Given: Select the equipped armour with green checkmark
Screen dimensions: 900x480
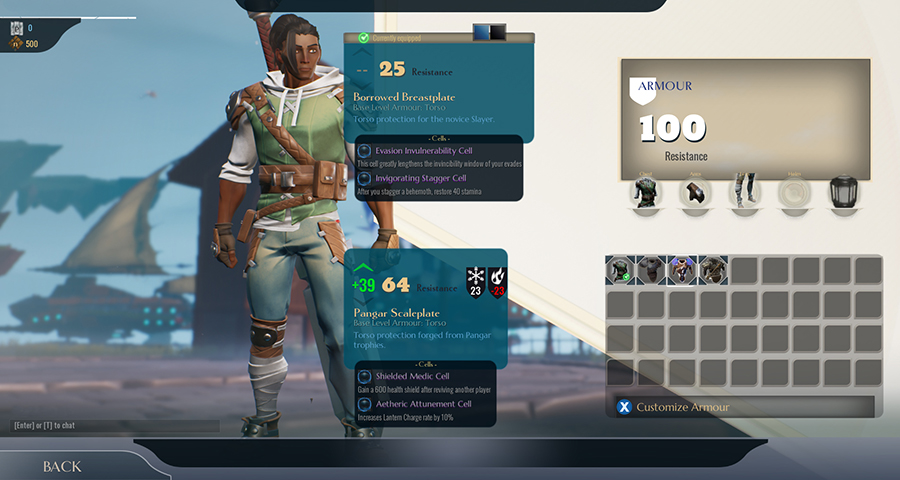Looking at the screenshot, I should 620,270.
